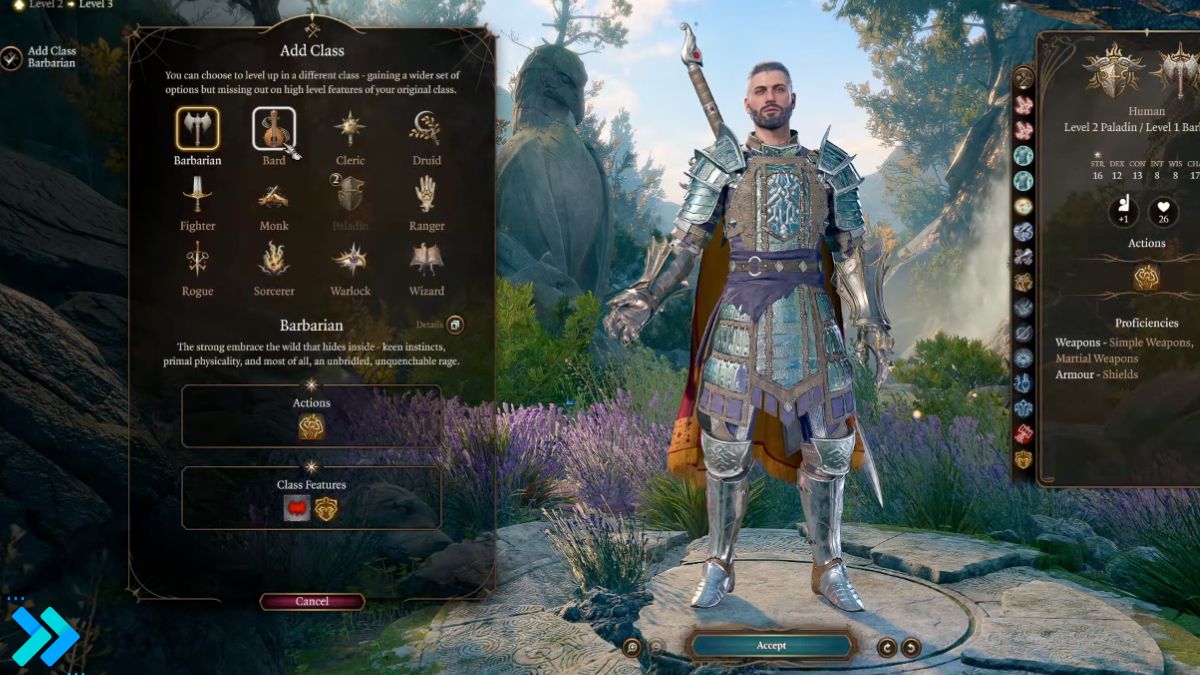Accept the level up choice
1200x675 pixels.
(771, 645)
